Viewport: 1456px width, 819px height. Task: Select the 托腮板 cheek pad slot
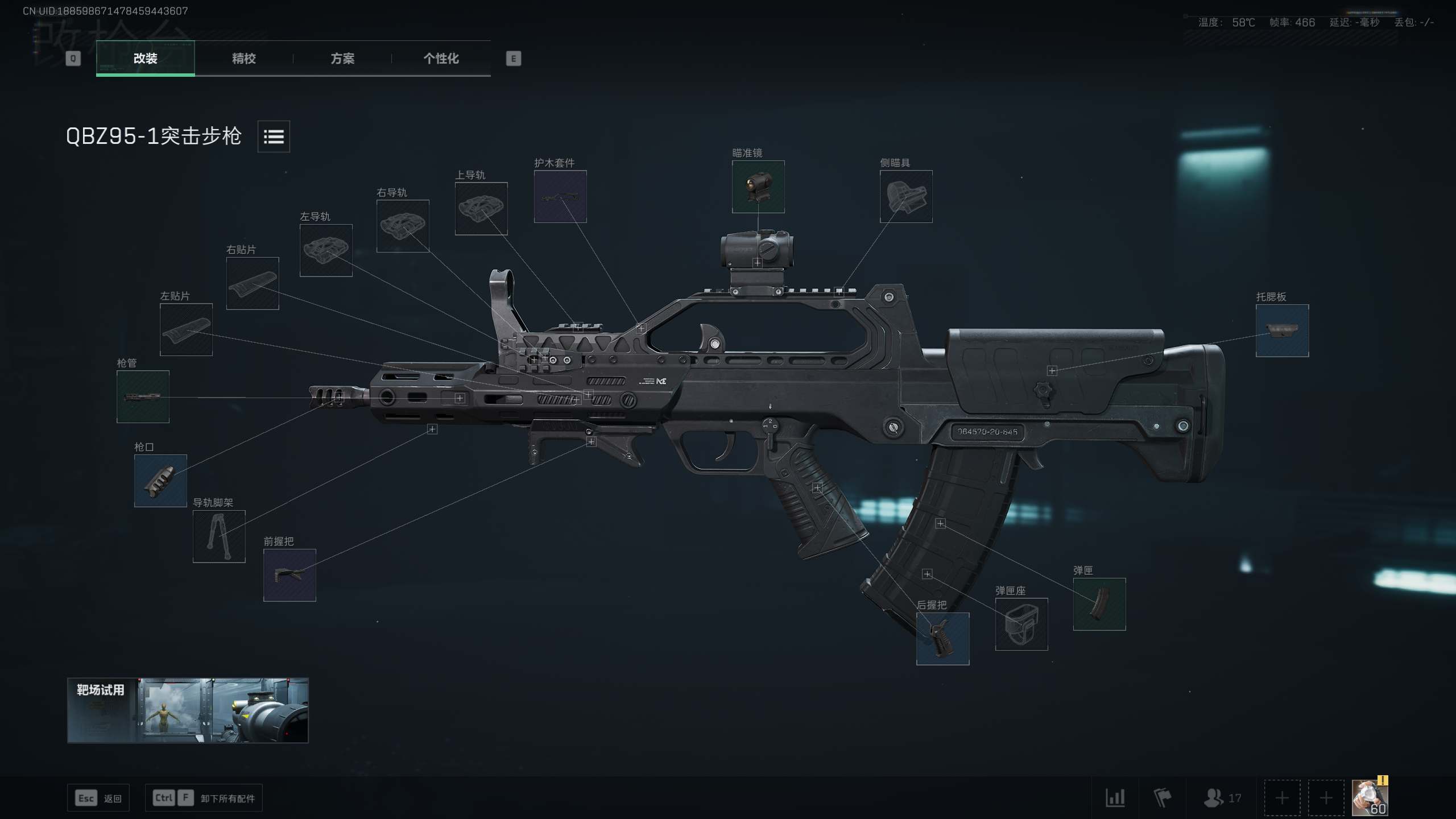1282,331
